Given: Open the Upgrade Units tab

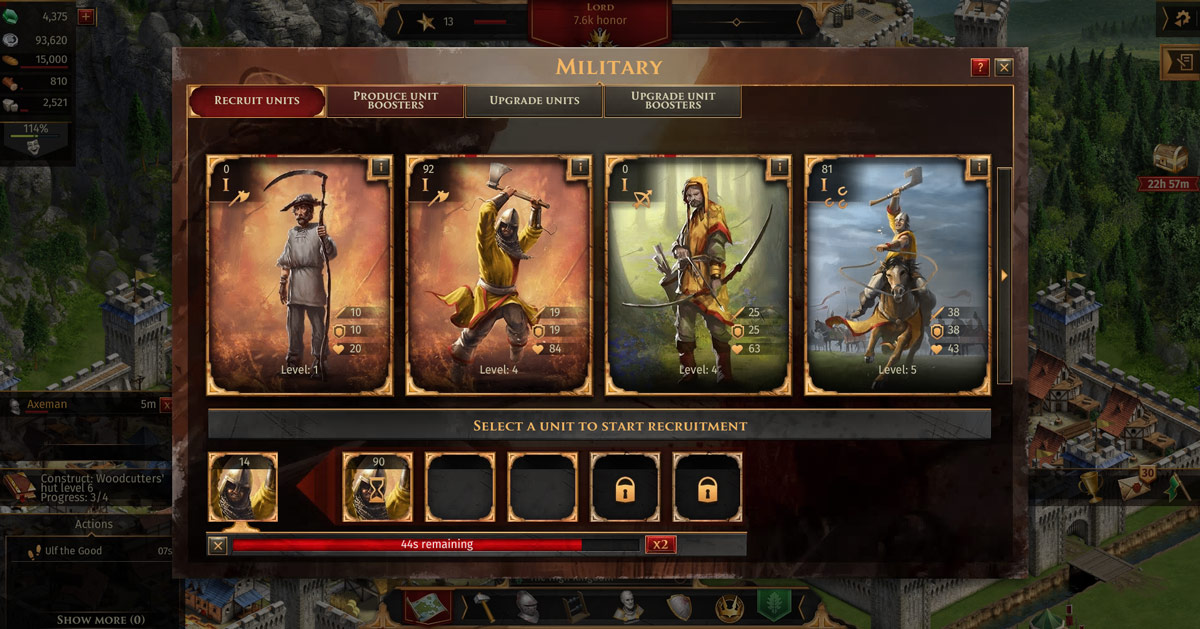Looking at the screenshot, I should (534, 101).
